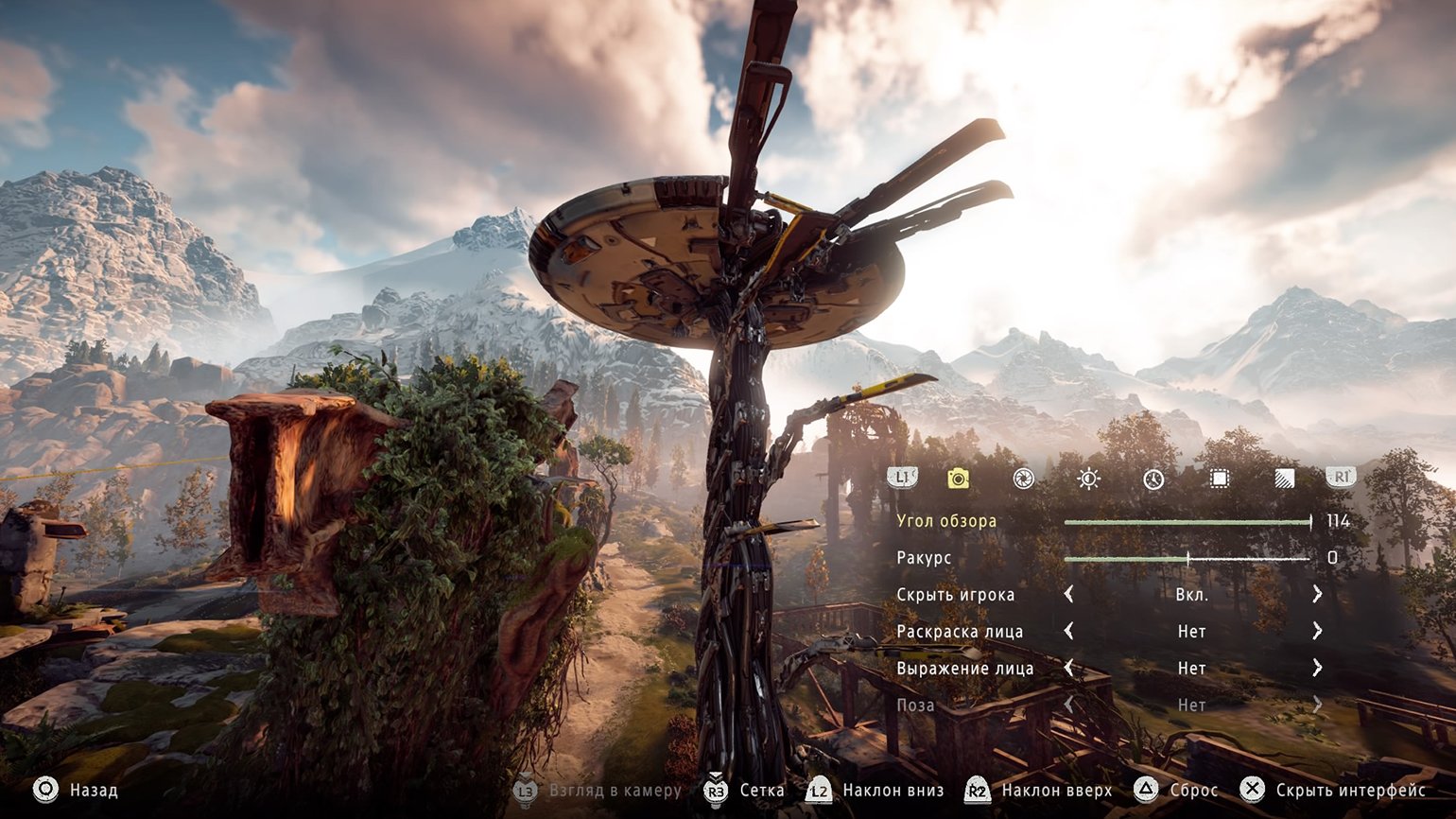
Task: Choose previous Раскраска лица option
Action: tap(1069, 632)
